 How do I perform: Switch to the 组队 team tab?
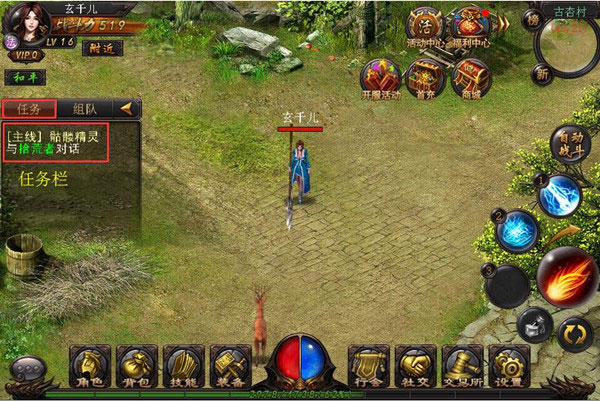point(84,108)
